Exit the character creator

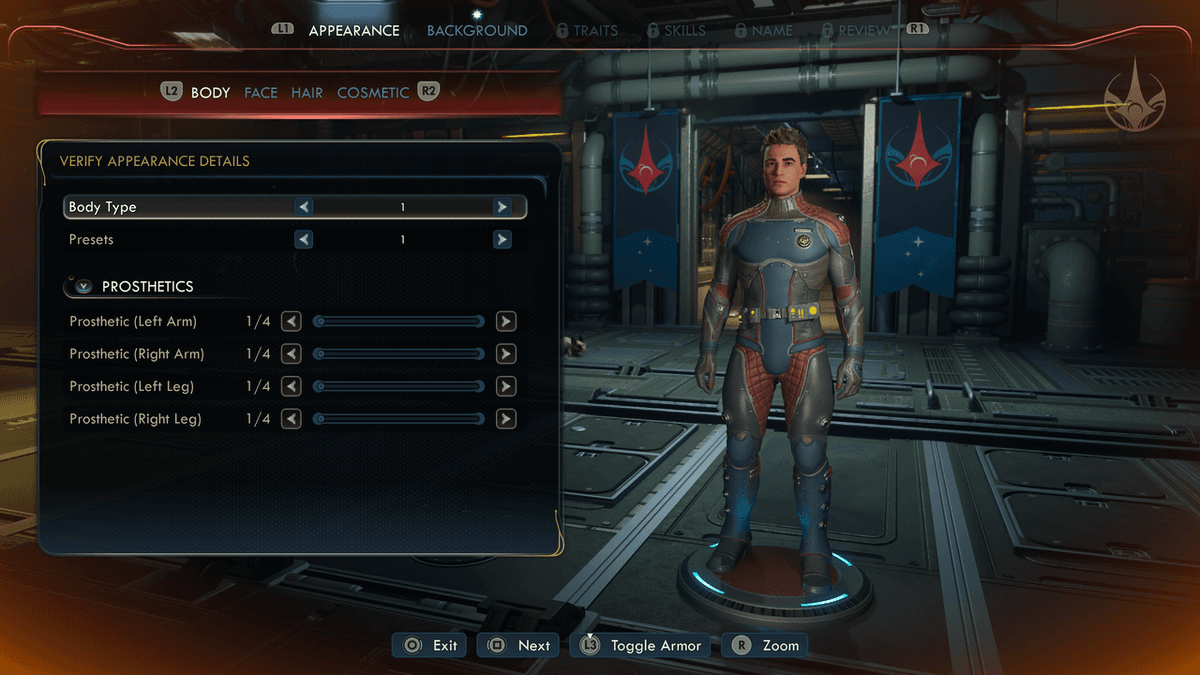[x=432, y=645]
